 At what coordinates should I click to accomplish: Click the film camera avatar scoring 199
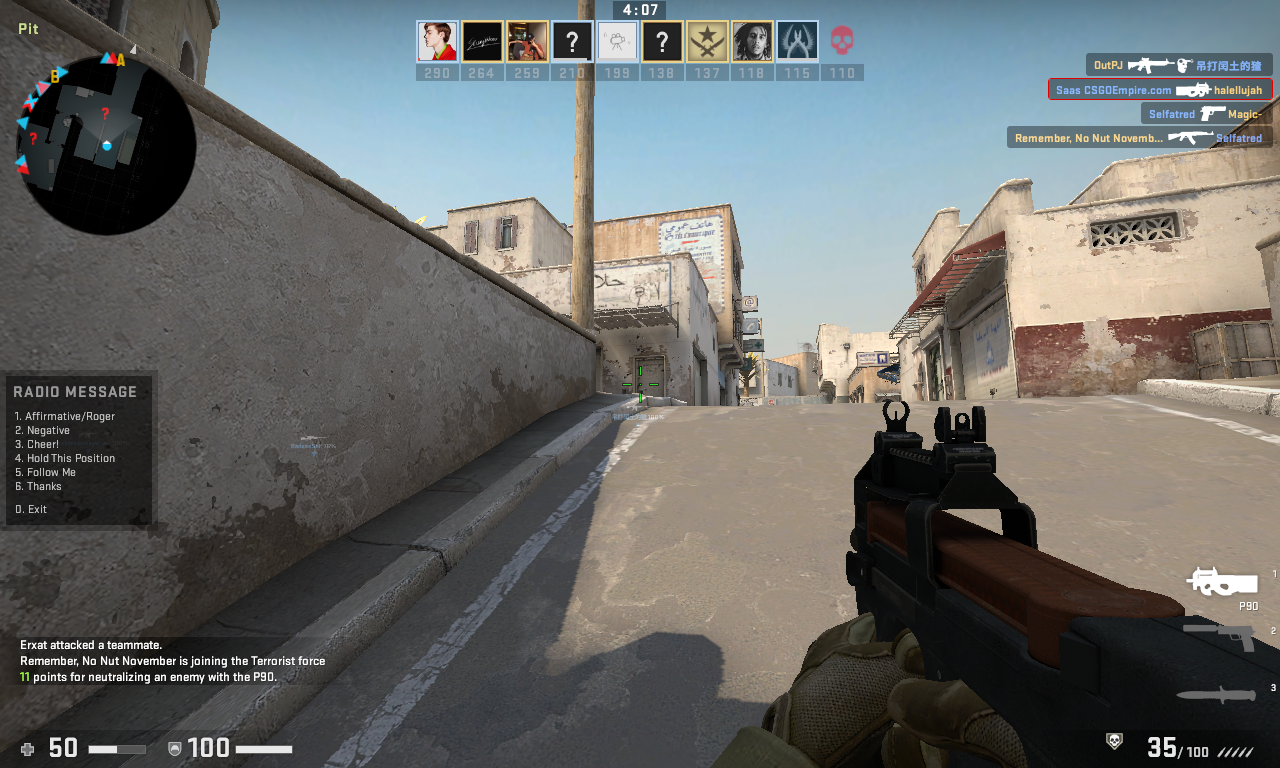pos(617,42)
